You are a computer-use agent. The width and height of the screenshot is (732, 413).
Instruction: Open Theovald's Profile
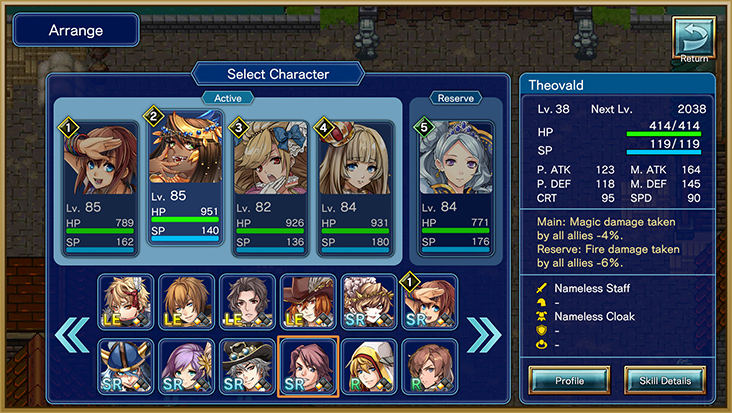(x=569, y=380)
